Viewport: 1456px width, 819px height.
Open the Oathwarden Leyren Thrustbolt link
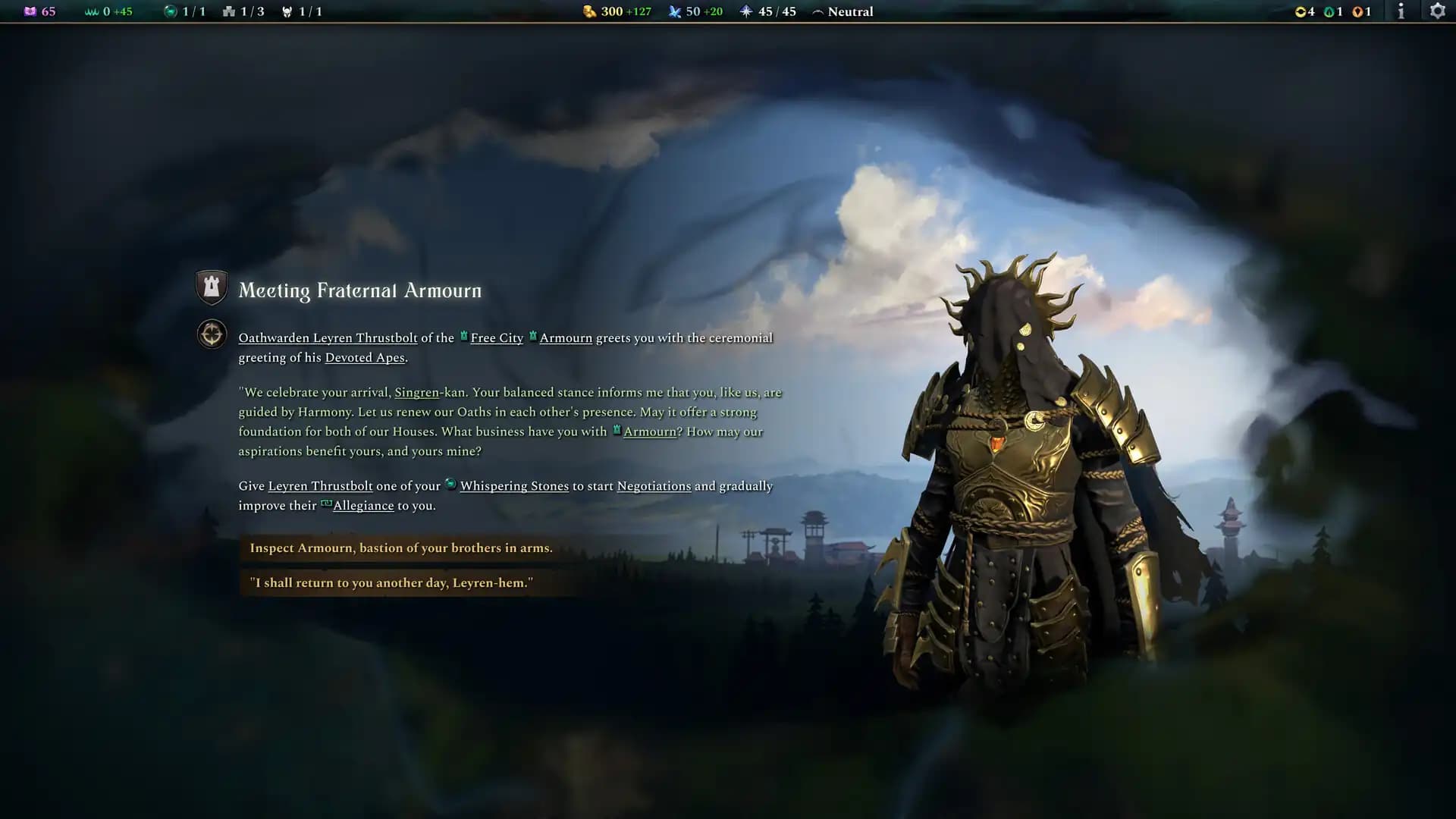coord(328,337)
